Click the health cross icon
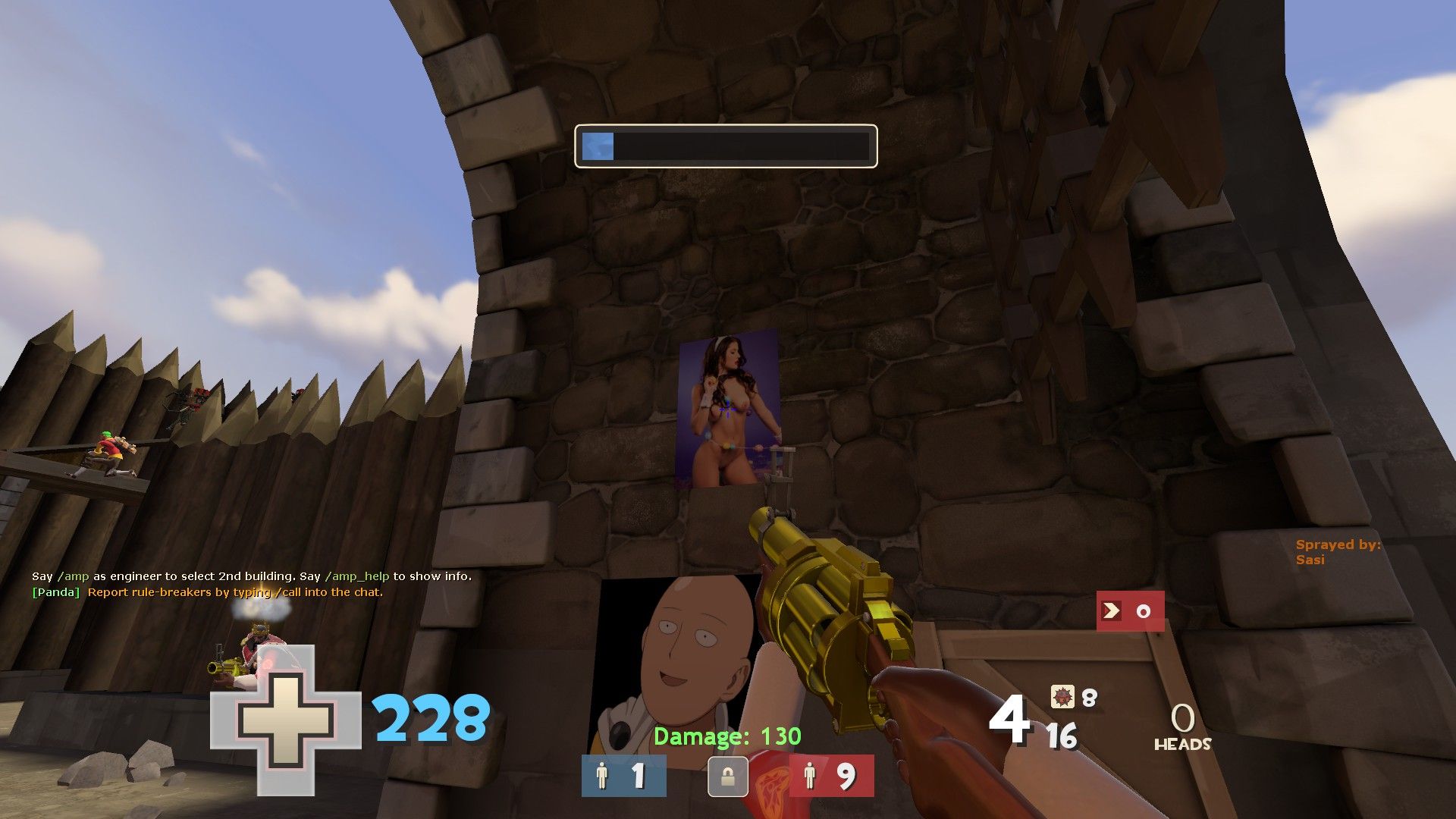 [285, 720]
